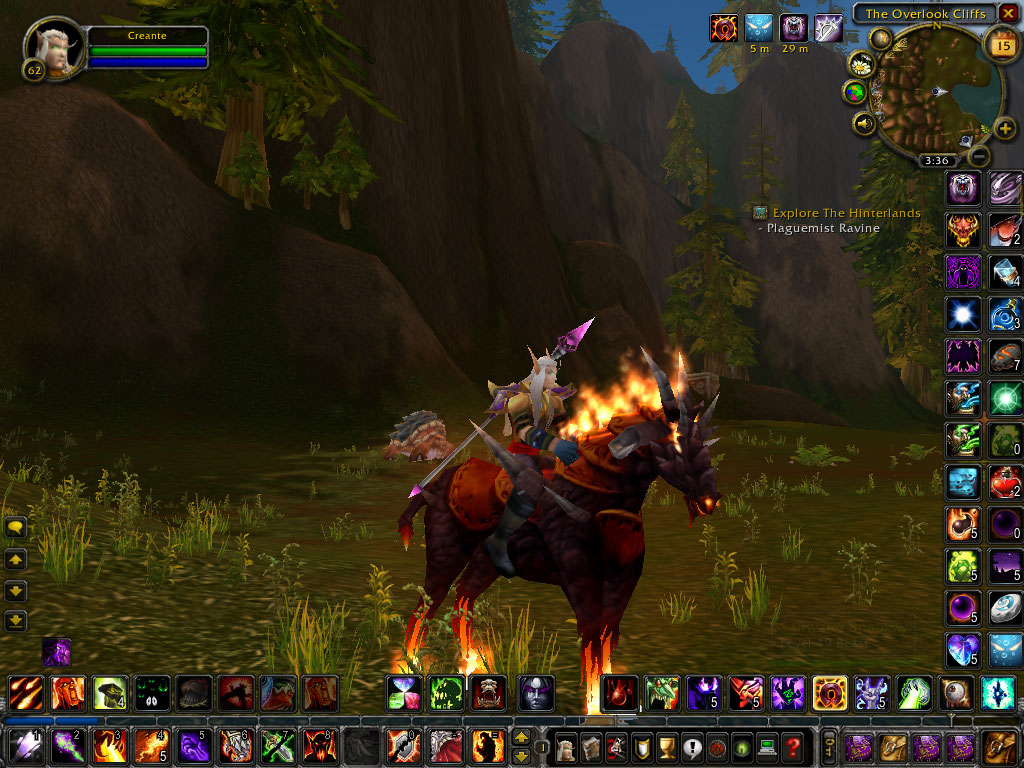Zoom out the minimap with the minus button
This screenshot has width=1024, height=768.
(x=980, y=155)
